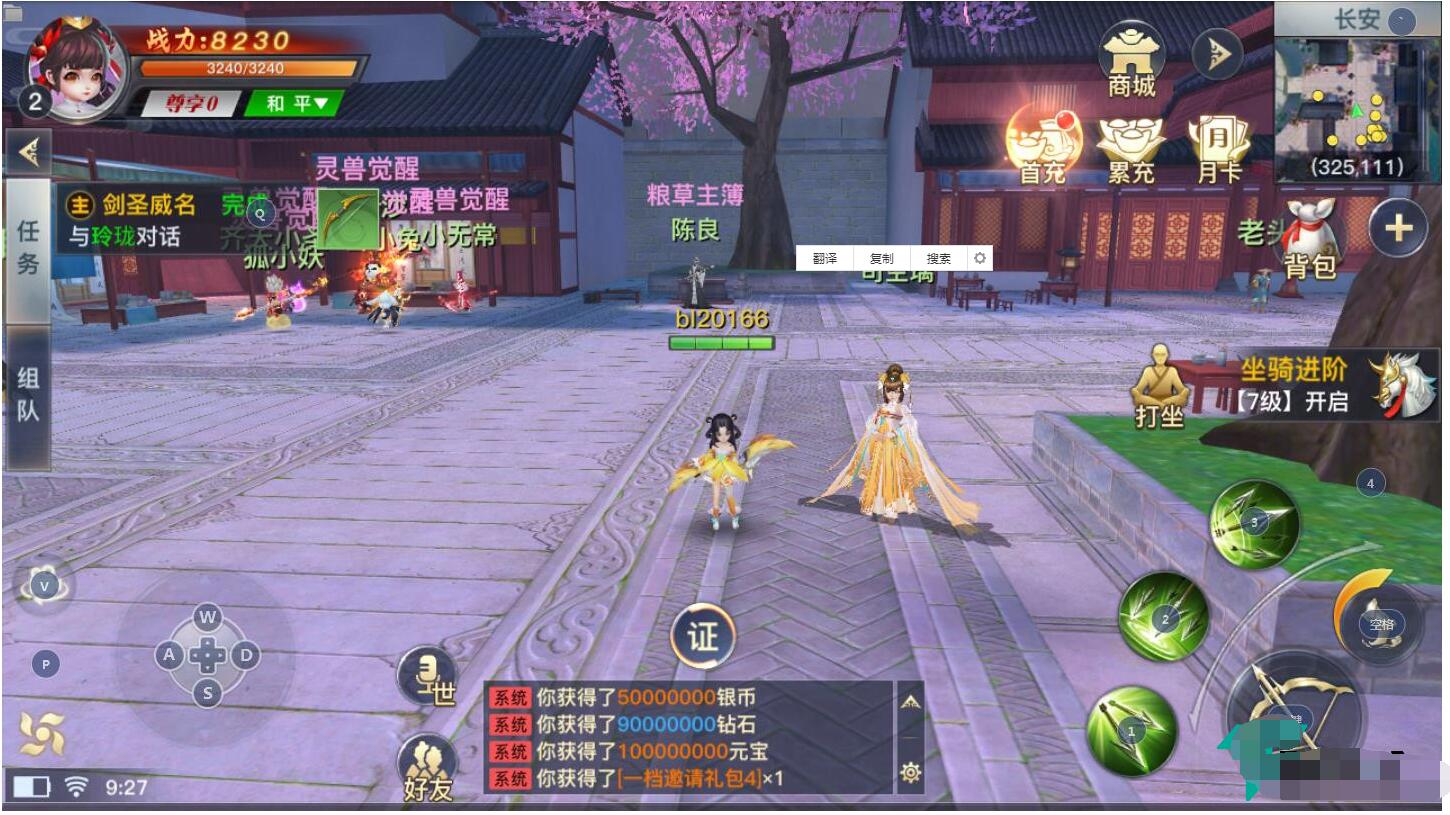1450x815 pixels.
Task: Select the 任务 quest tab
Action: (x=28, y=247)
